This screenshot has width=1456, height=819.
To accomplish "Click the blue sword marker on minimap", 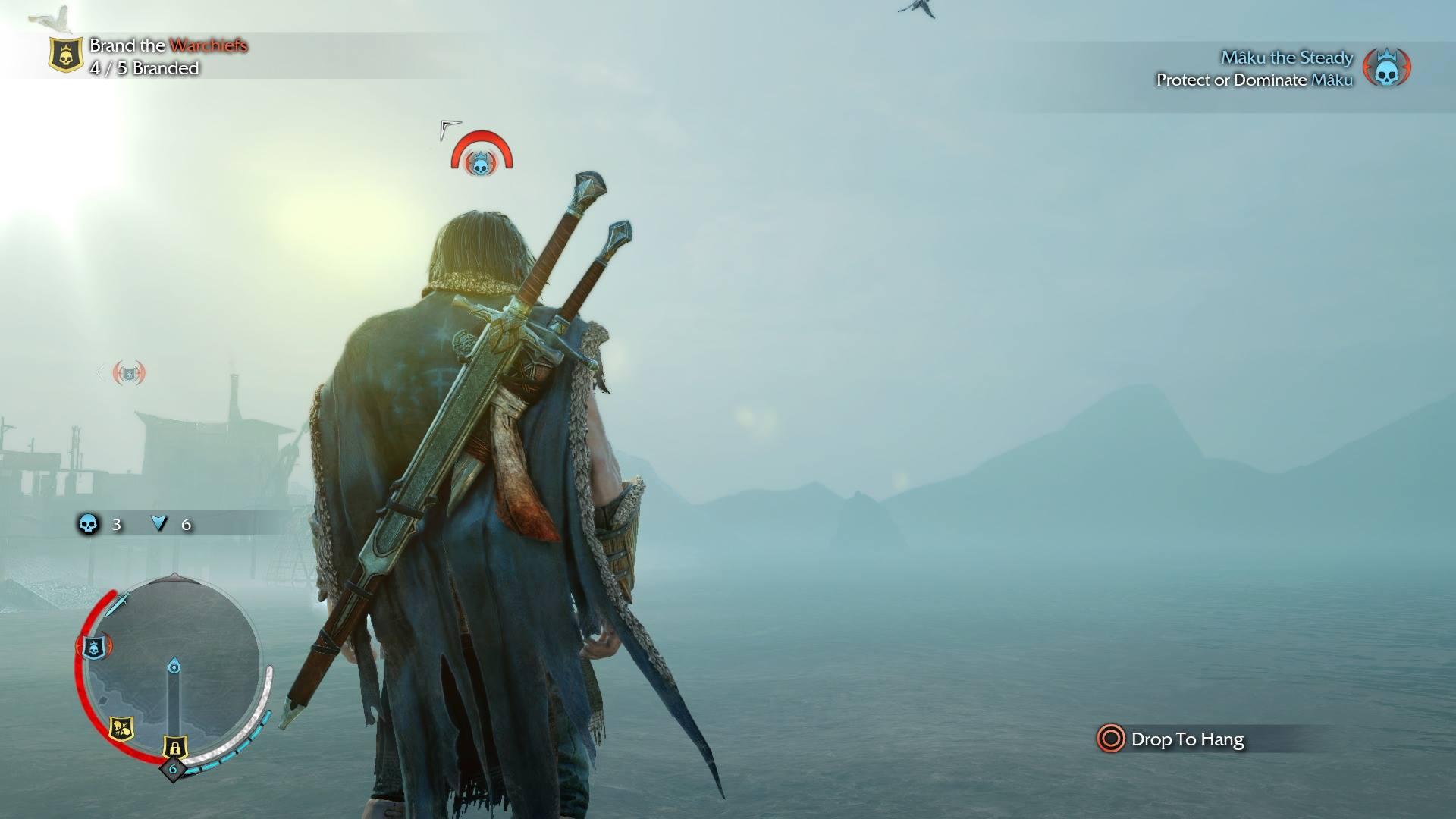I will click(x=119, y=604).
